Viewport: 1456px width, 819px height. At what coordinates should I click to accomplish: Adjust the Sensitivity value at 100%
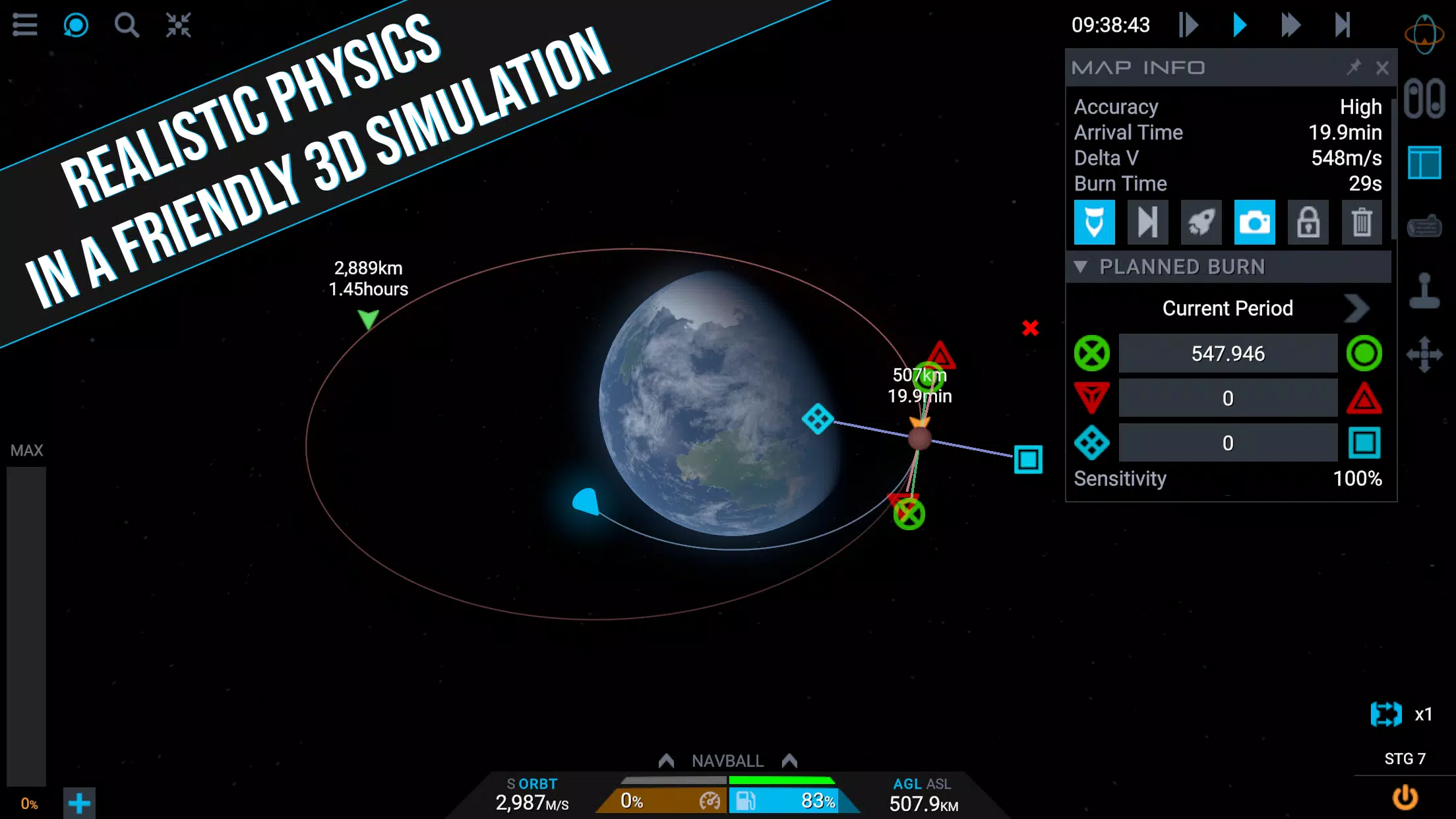point(1358,479)
